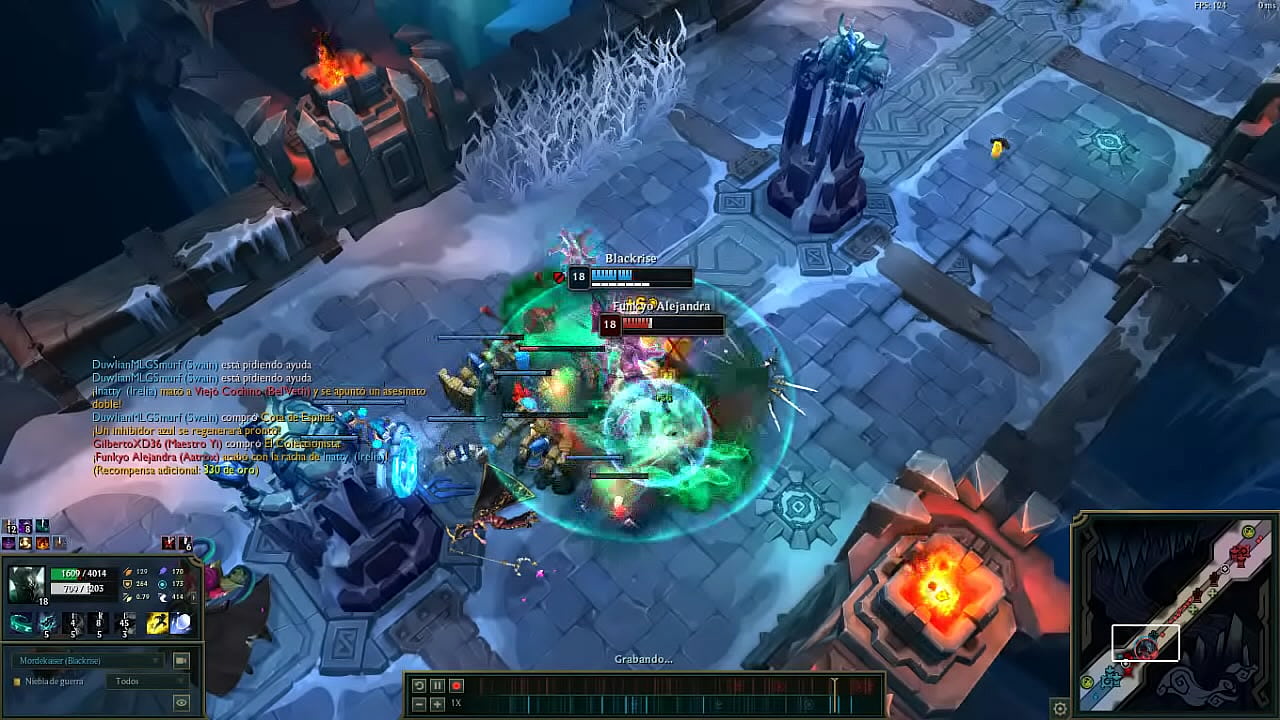The height and width of the screenshot is (720, 1280).
Task: Click the red record icon in replay bar
Action: pyautogui.click(x=456, y=685)
